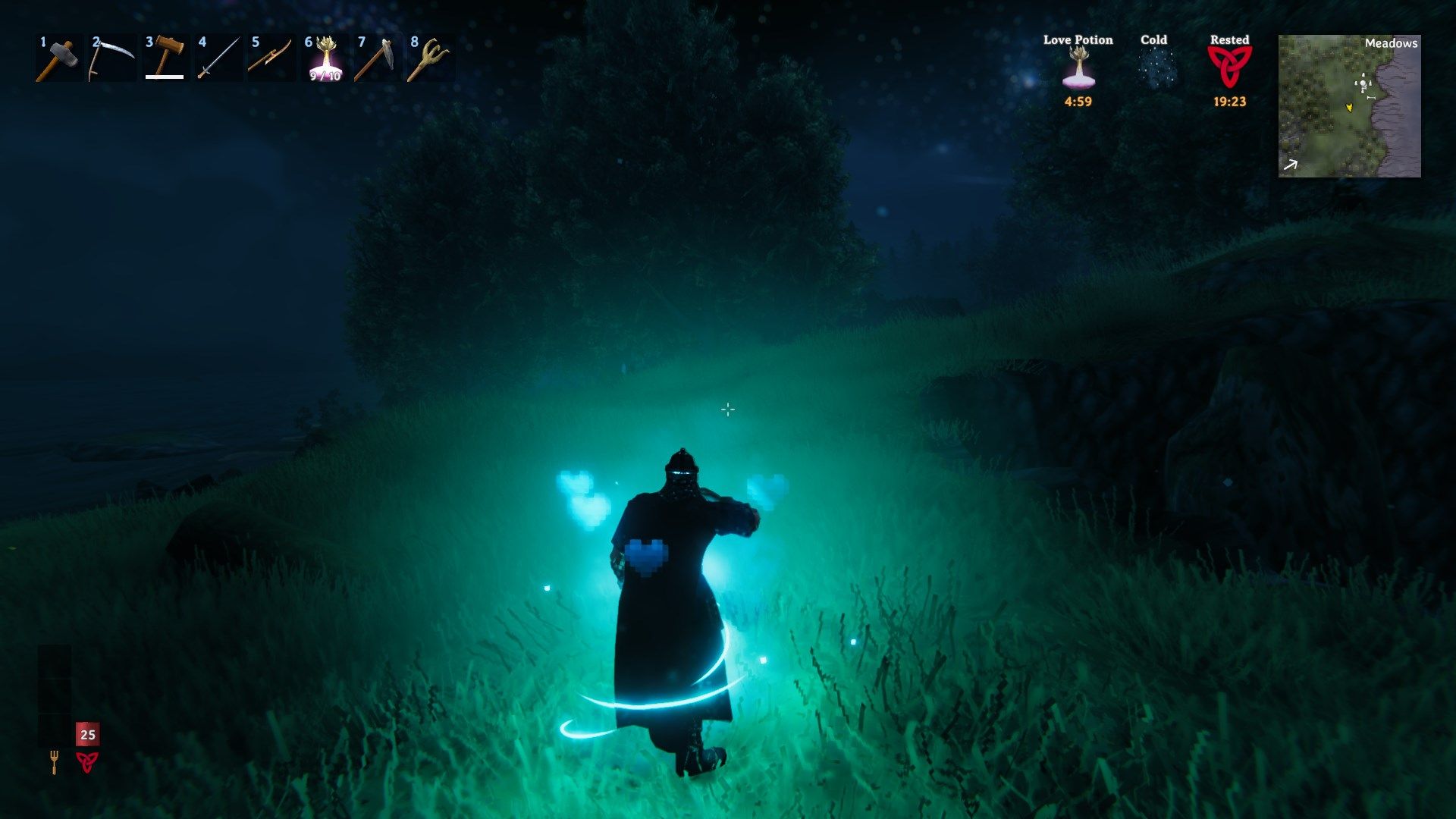Click the Love Potion status effect icon

(x=1078, y=68)
